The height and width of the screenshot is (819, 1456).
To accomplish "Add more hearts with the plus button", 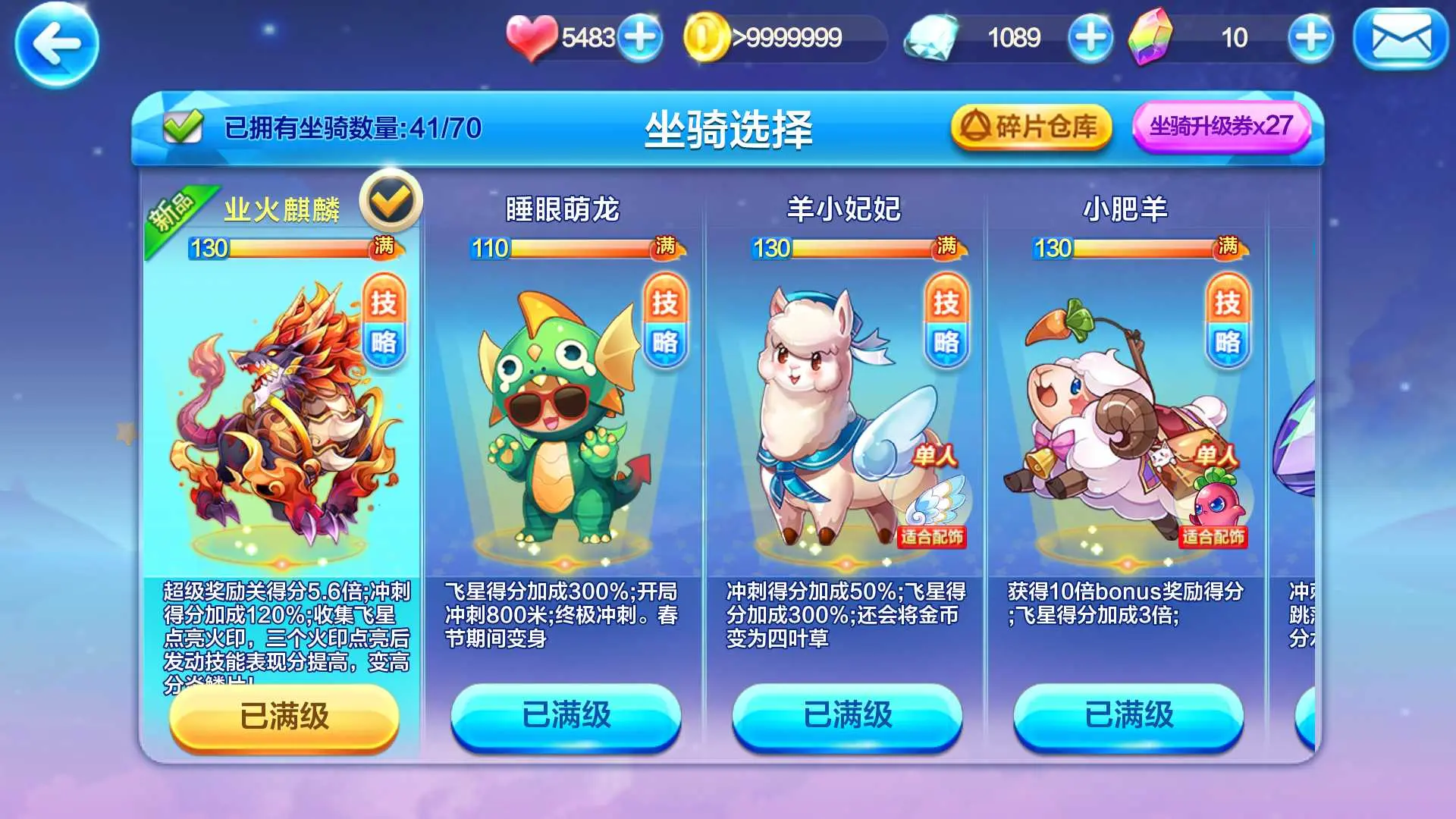I will coord(640,37).
